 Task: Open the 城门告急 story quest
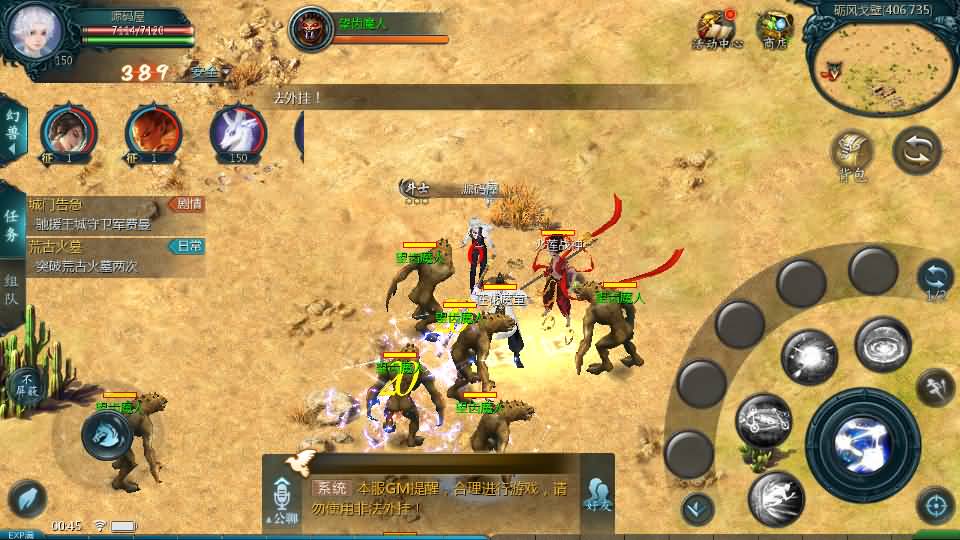click(x=115, y=213)
